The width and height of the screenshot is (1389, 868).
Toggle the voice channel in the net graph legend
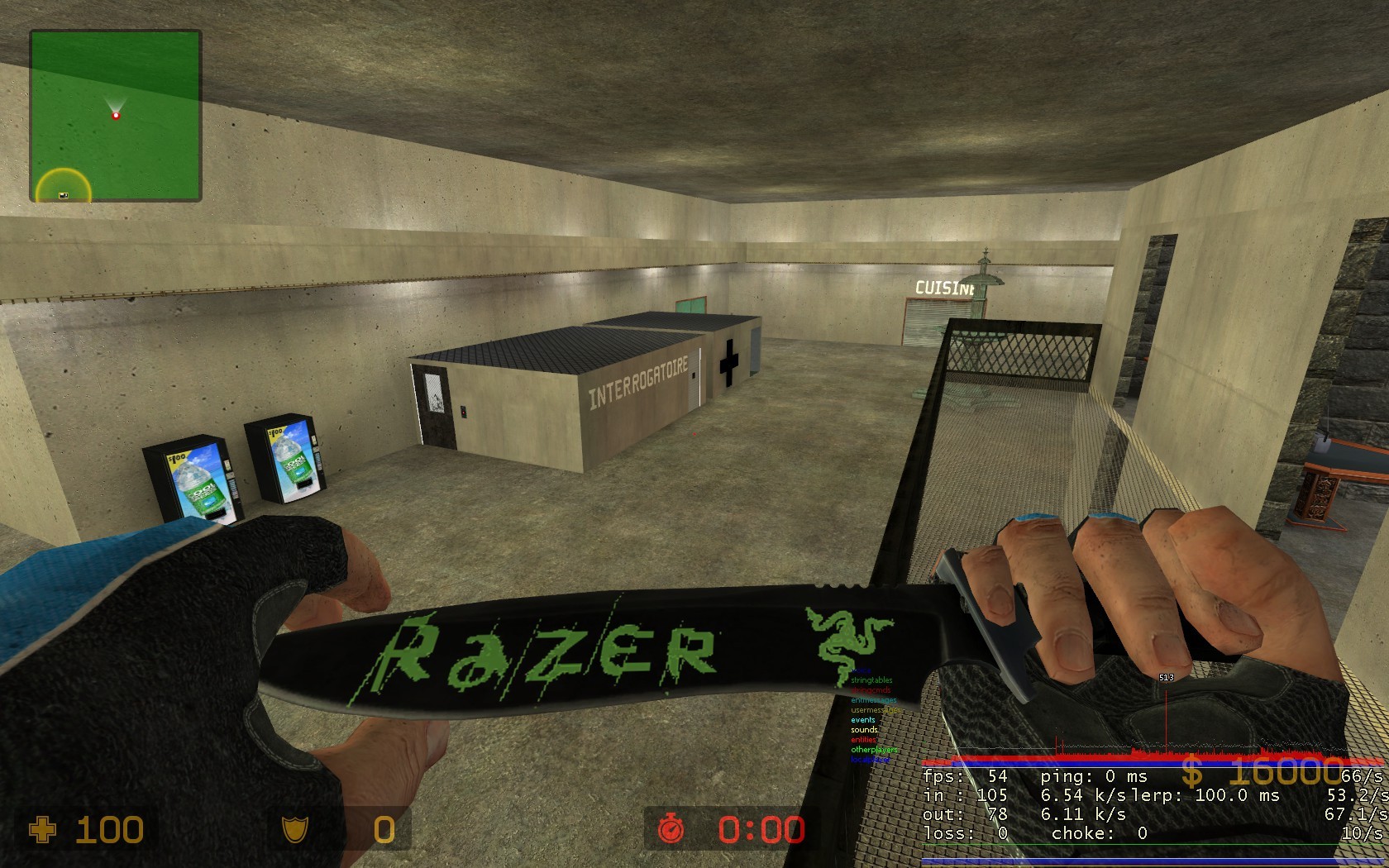tap(862, 670)
